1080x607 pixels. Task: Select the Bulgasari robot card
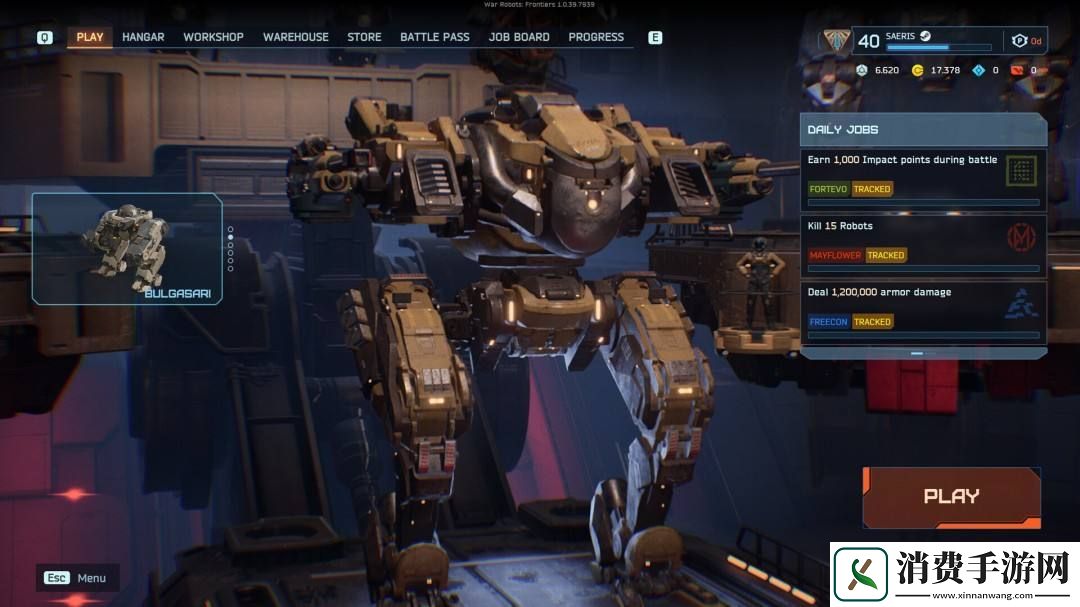coord(126,248)
